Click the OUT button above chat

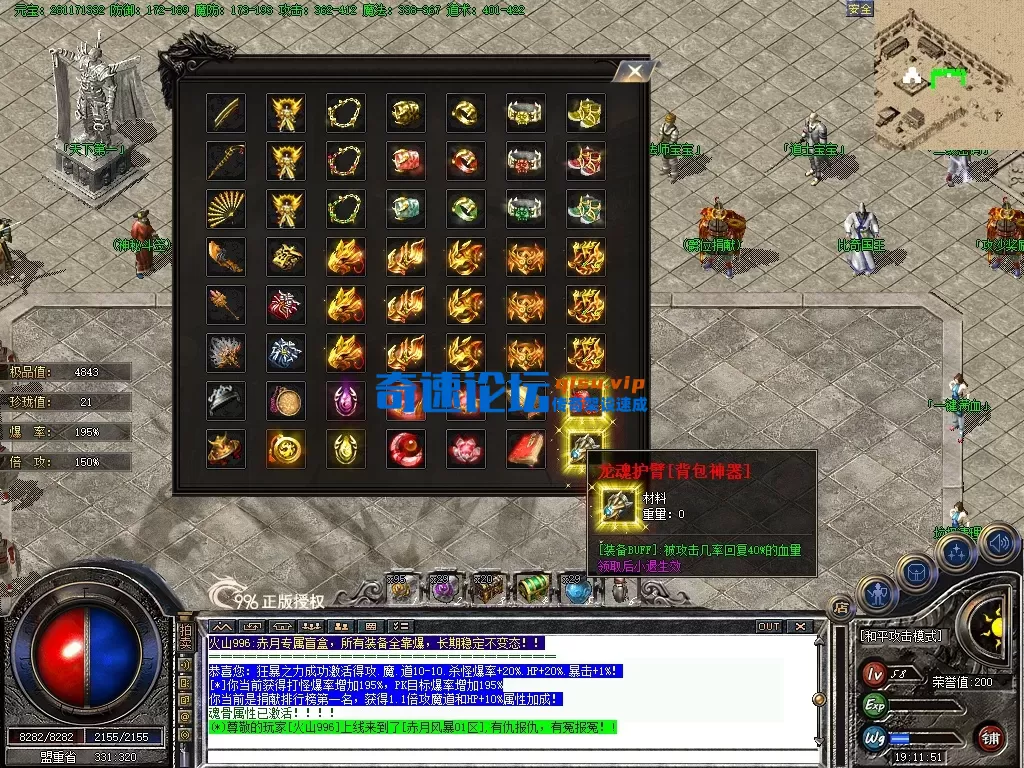click(x=768, y=627)
